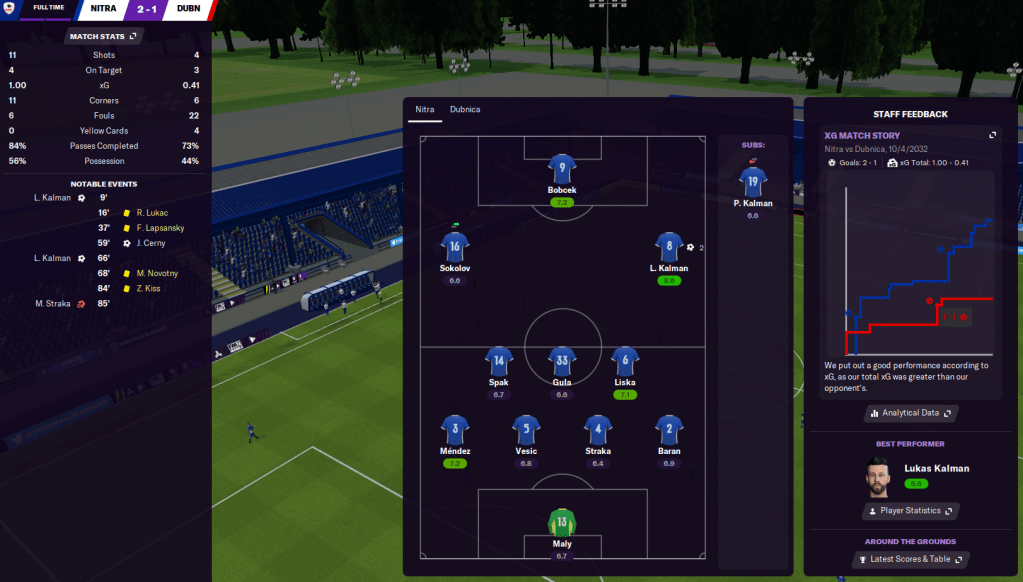Screen dimensions: 1023x582
Task: Click Baran number 2 shirt
Action: [x=669, y=430]
